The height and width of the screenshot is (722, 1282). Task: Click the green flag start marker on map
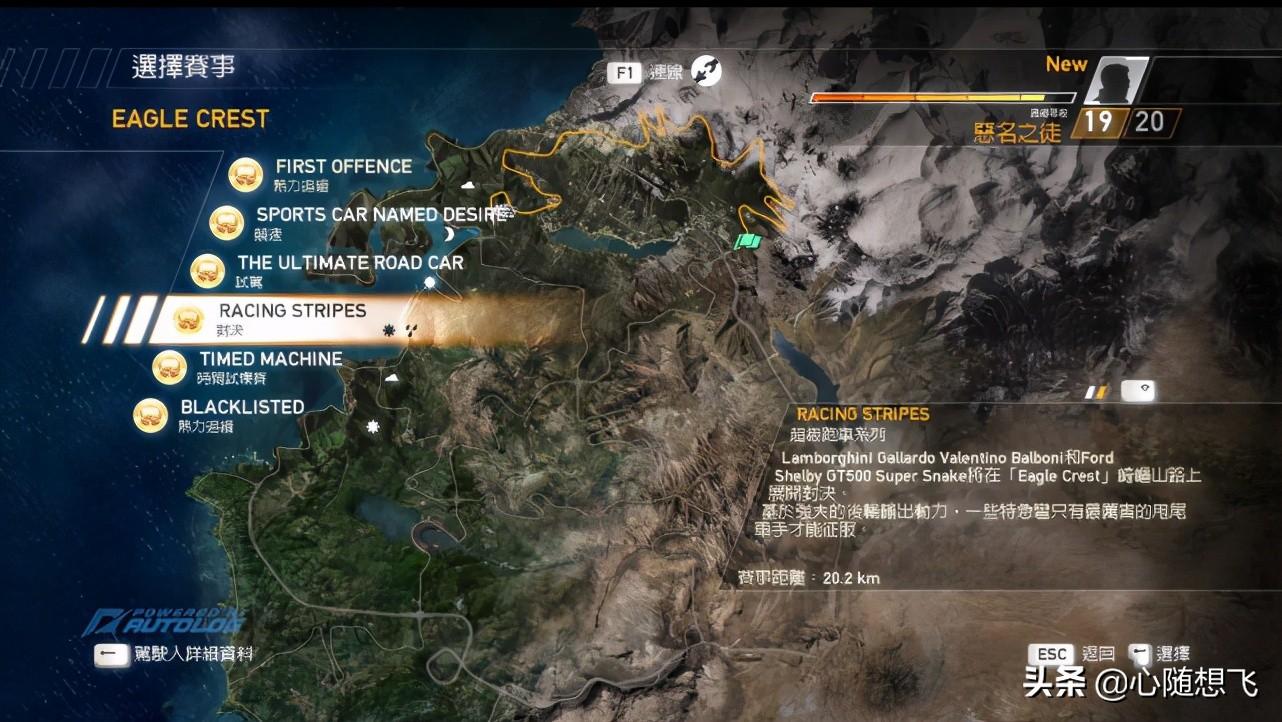click(x=747, y=241)
